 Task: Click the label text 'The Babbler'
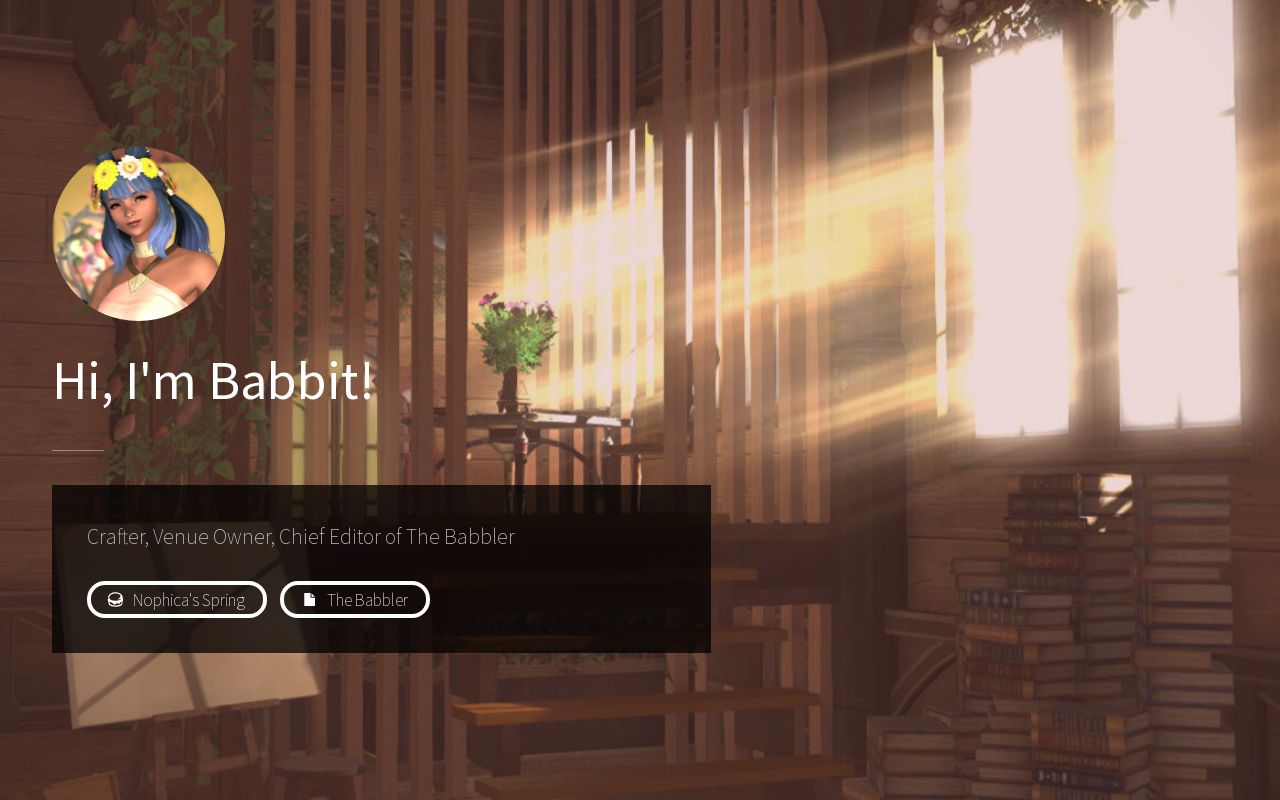368,600
